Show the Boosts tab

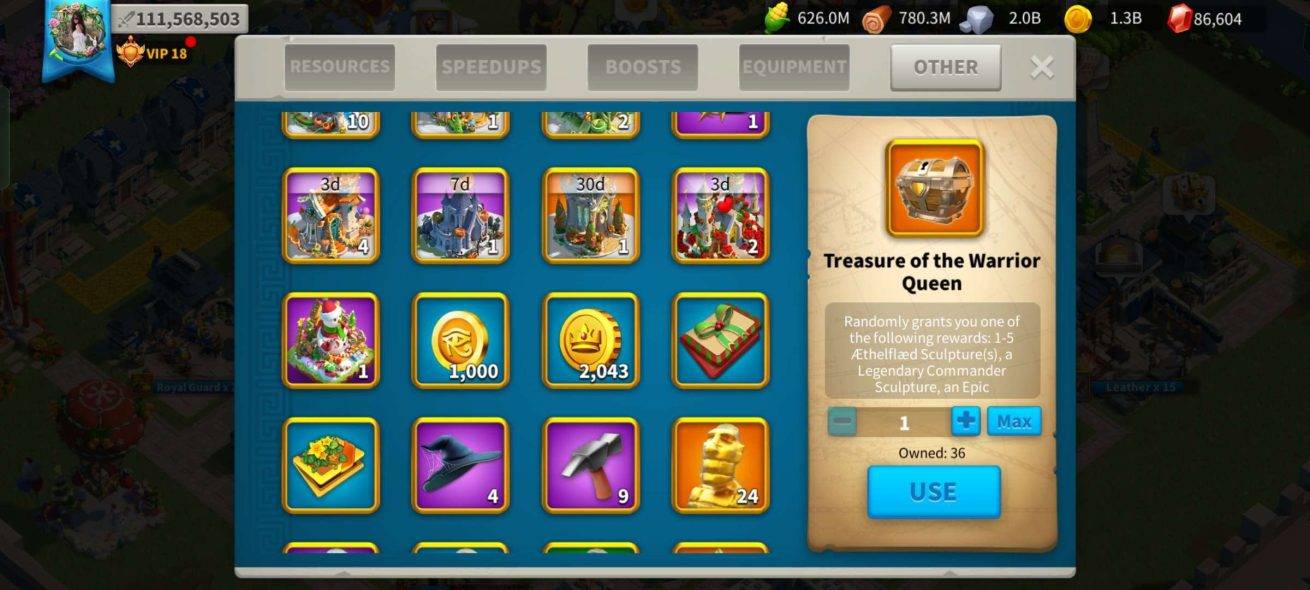coord(642,67)
